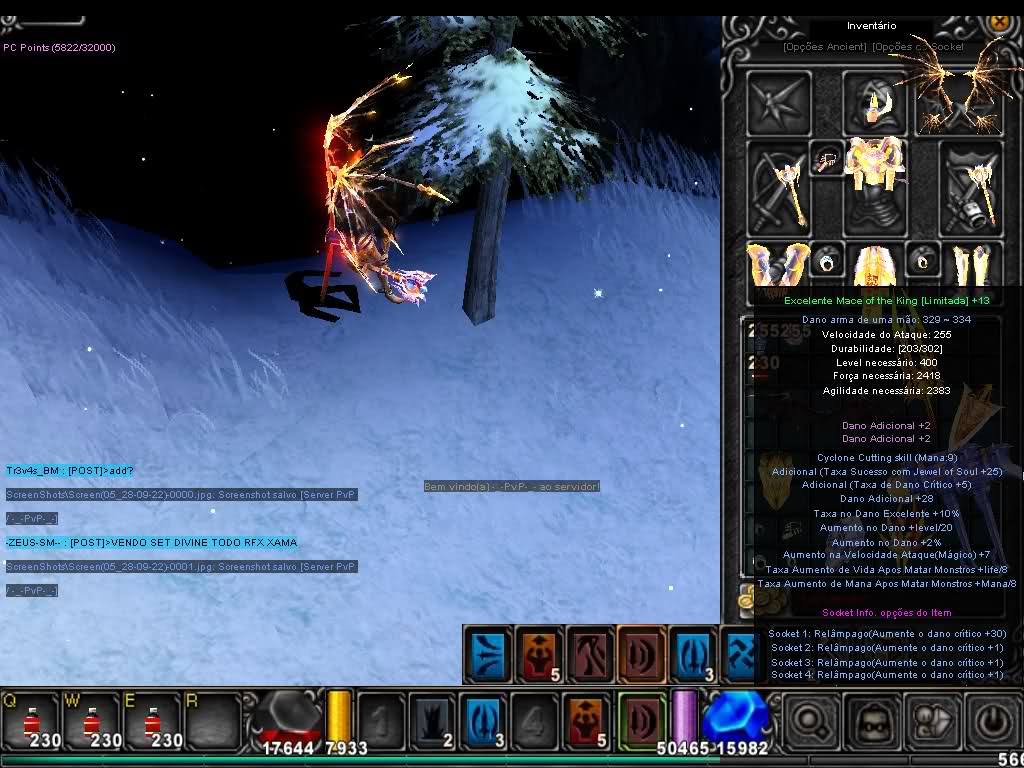This screenshot has height=768, width=1024.
Task: Select the ring slot between gloves and pants
Action: tap(827, 262)
